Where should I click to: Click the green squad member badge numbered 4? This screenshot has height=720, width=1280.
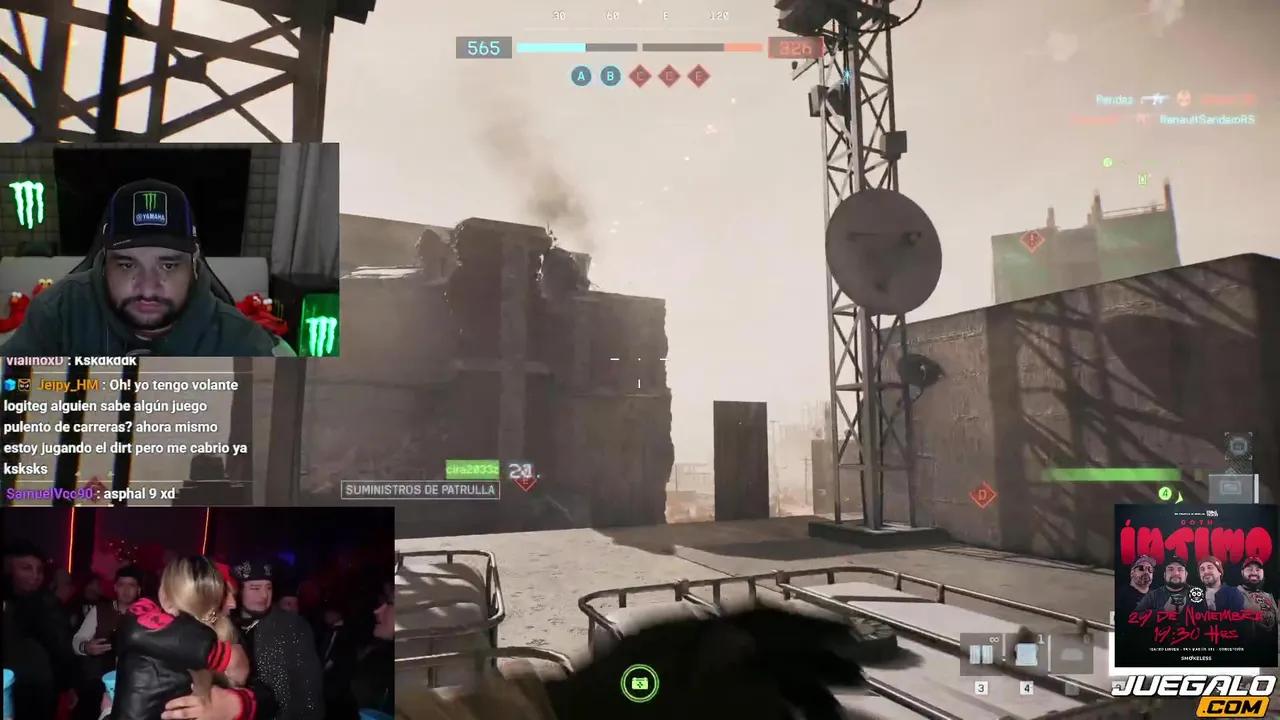pyautogui.click(x=1165, y=494)
